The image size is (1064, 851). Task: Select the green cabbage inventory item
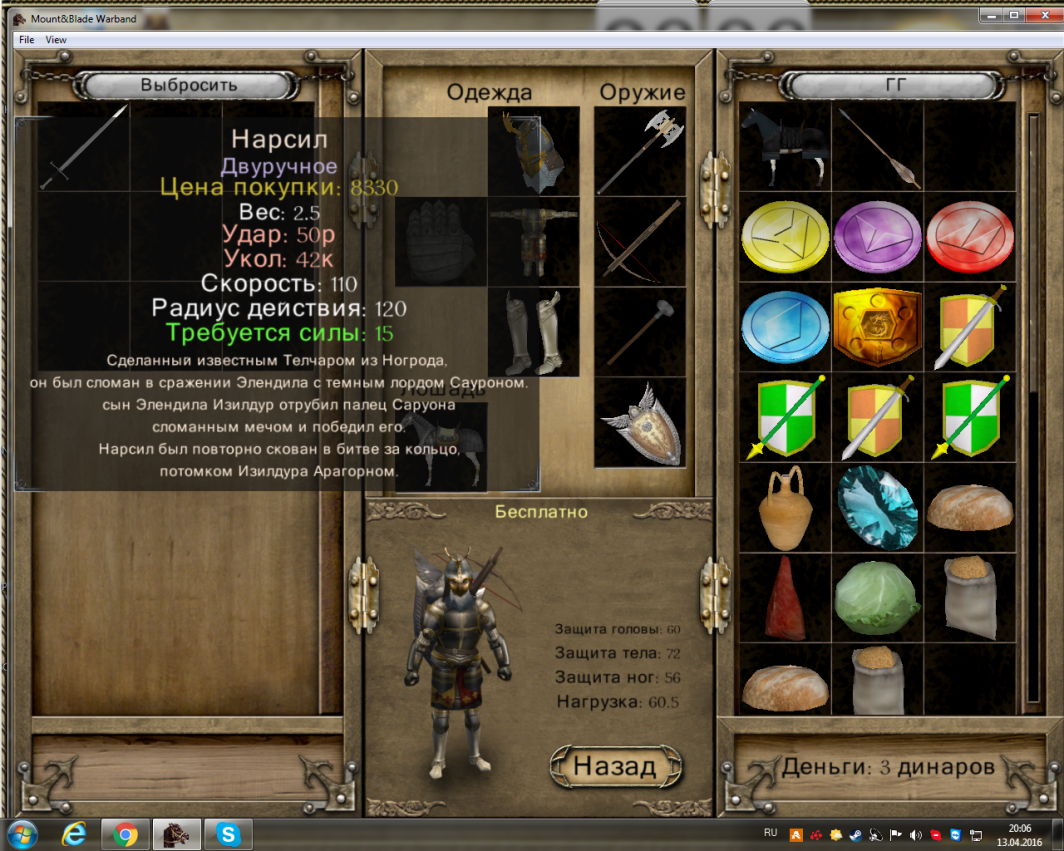click(876, 598)
